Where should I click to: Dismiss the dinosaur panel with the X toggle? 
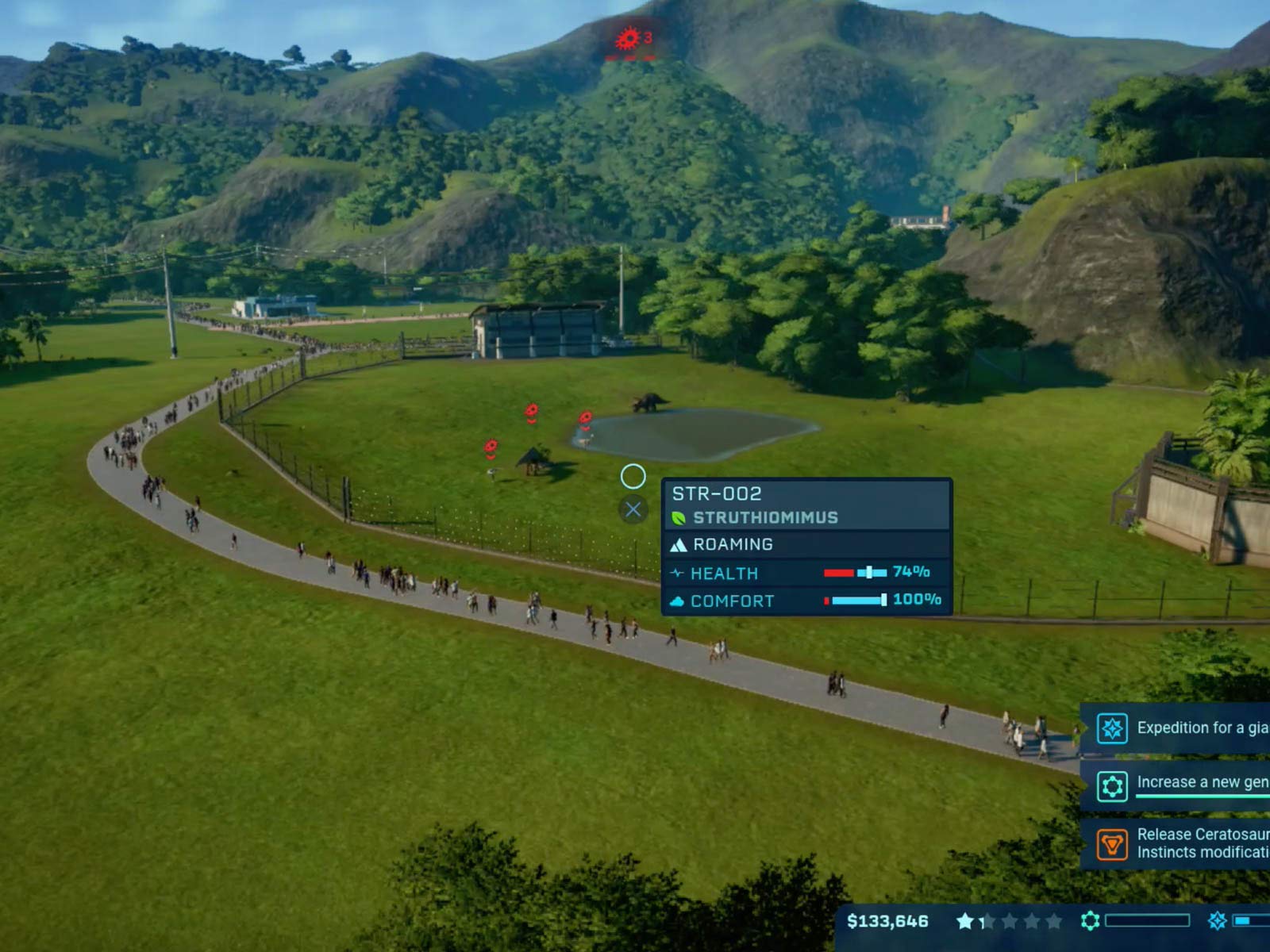[632, 510]
